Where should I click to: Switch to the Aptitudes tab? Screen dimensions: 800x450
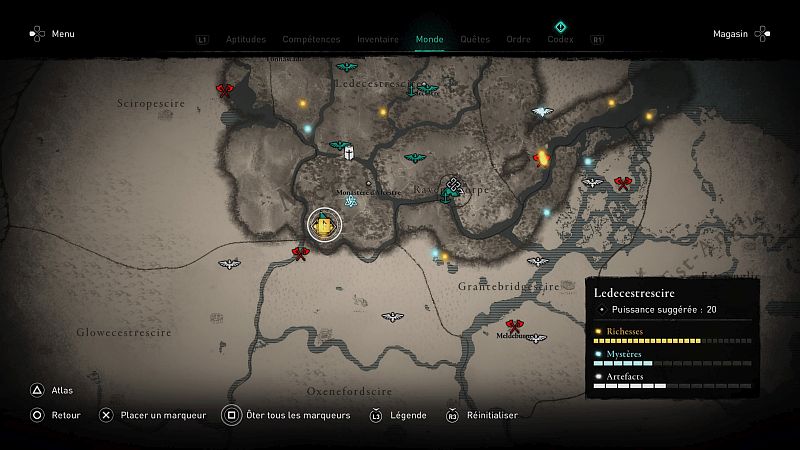point(246,40)
